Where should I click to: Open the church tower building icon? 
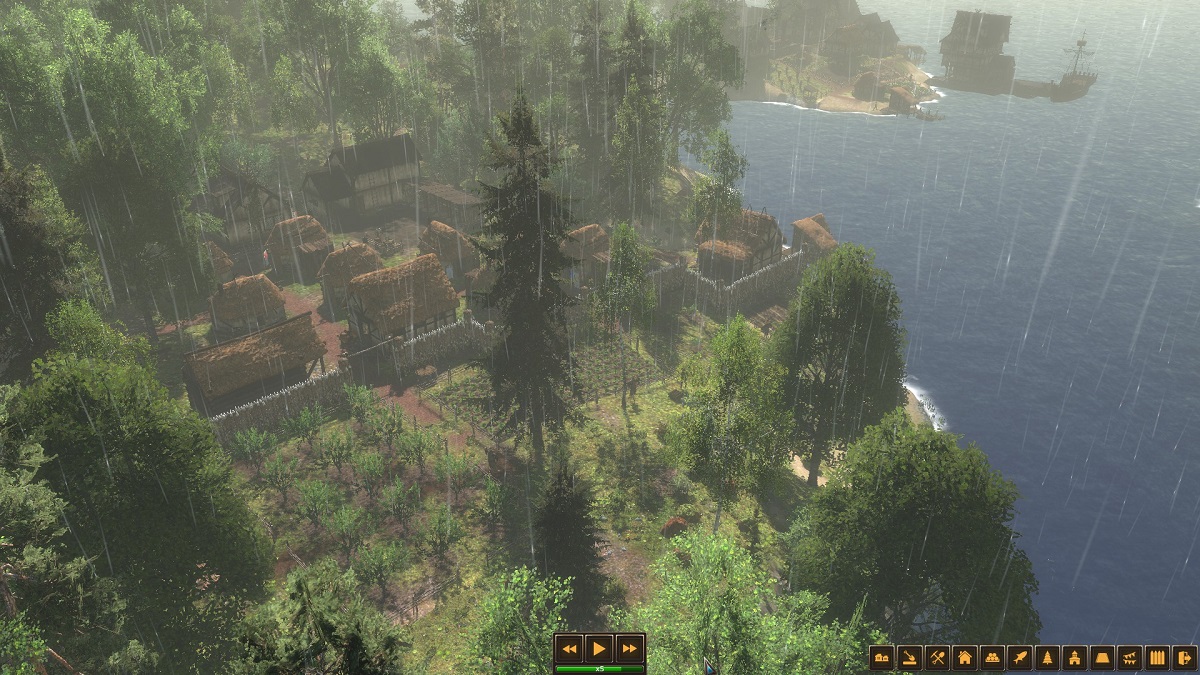pyautogui.click(x=1074, y=657)
